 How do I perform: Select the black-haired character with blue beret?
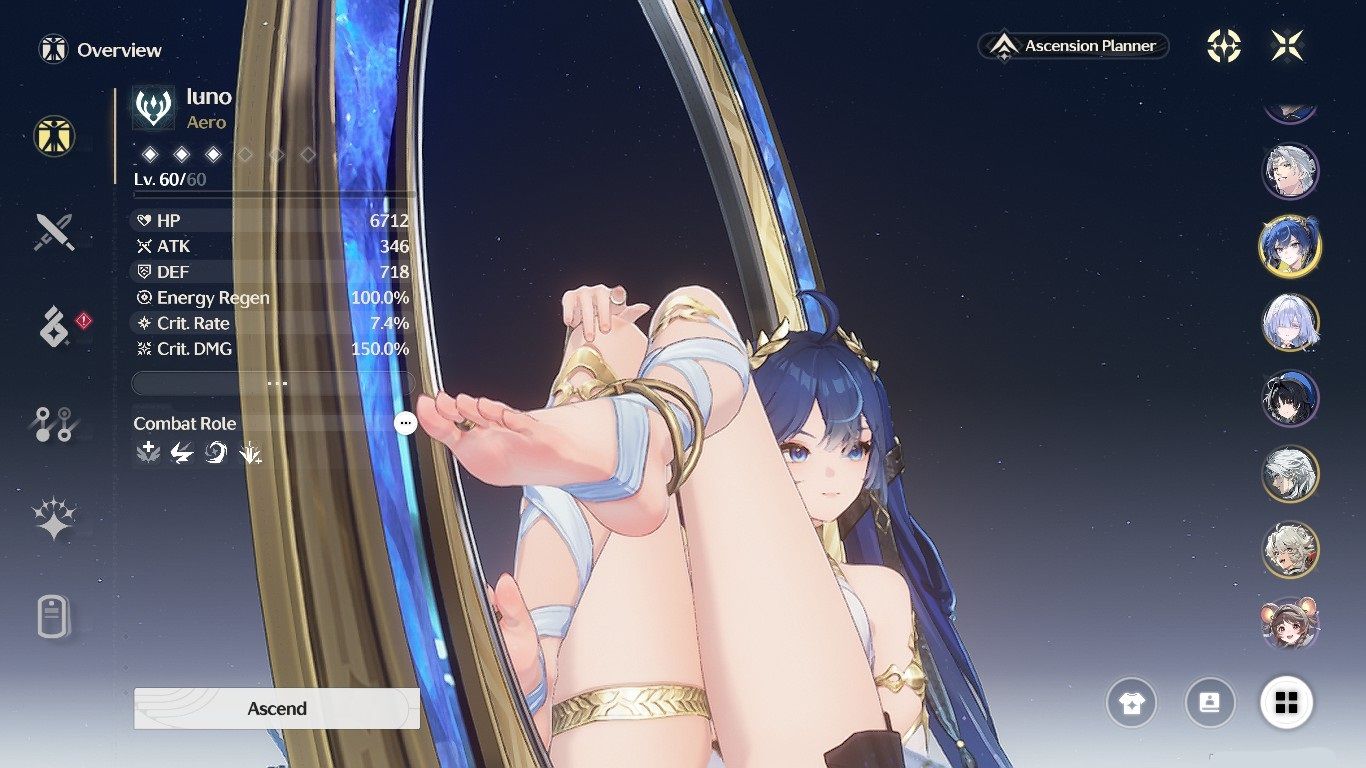[x=1290, y=397]
